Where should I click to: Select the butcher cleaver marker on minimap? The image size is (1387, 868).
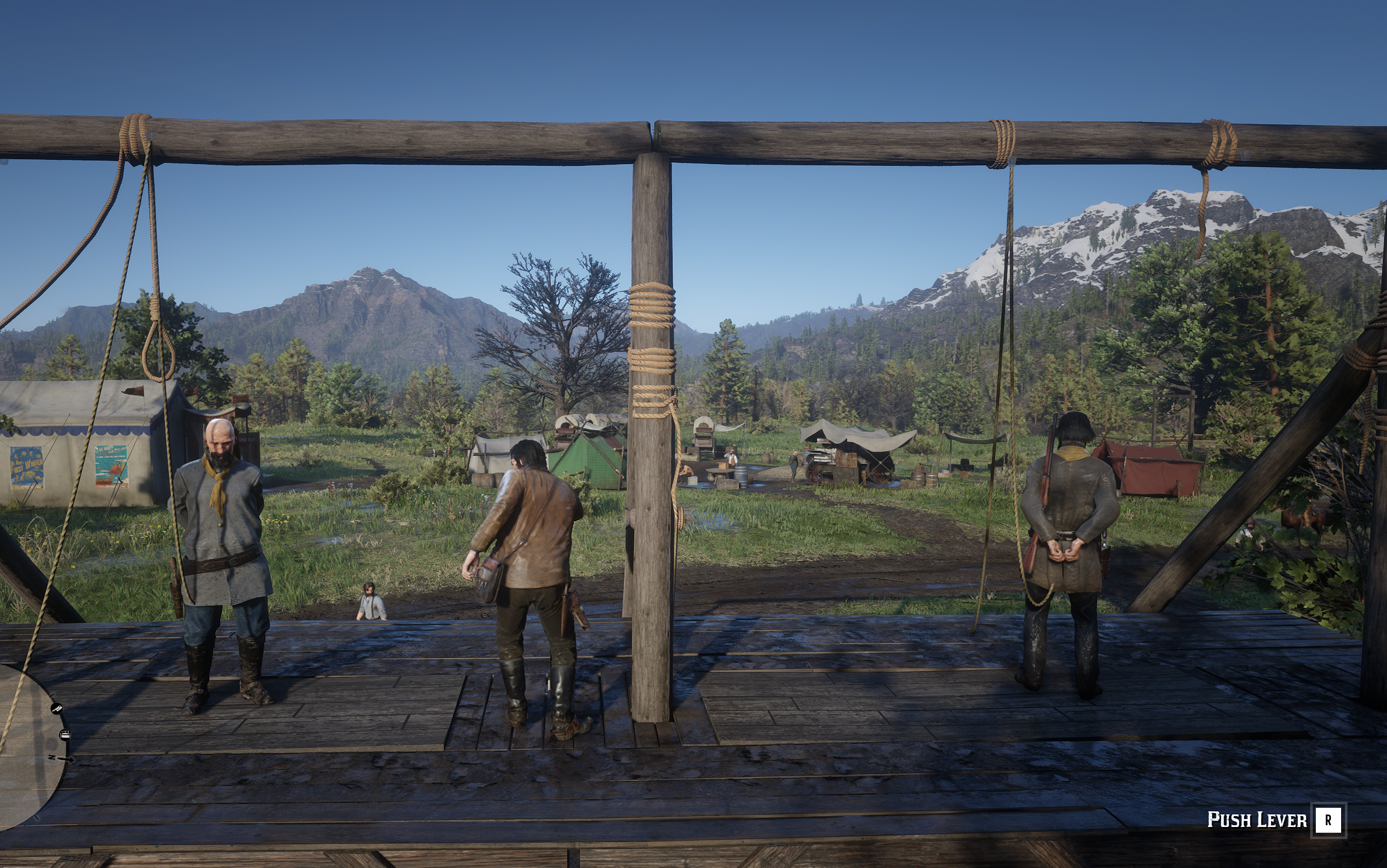point(57,709)
